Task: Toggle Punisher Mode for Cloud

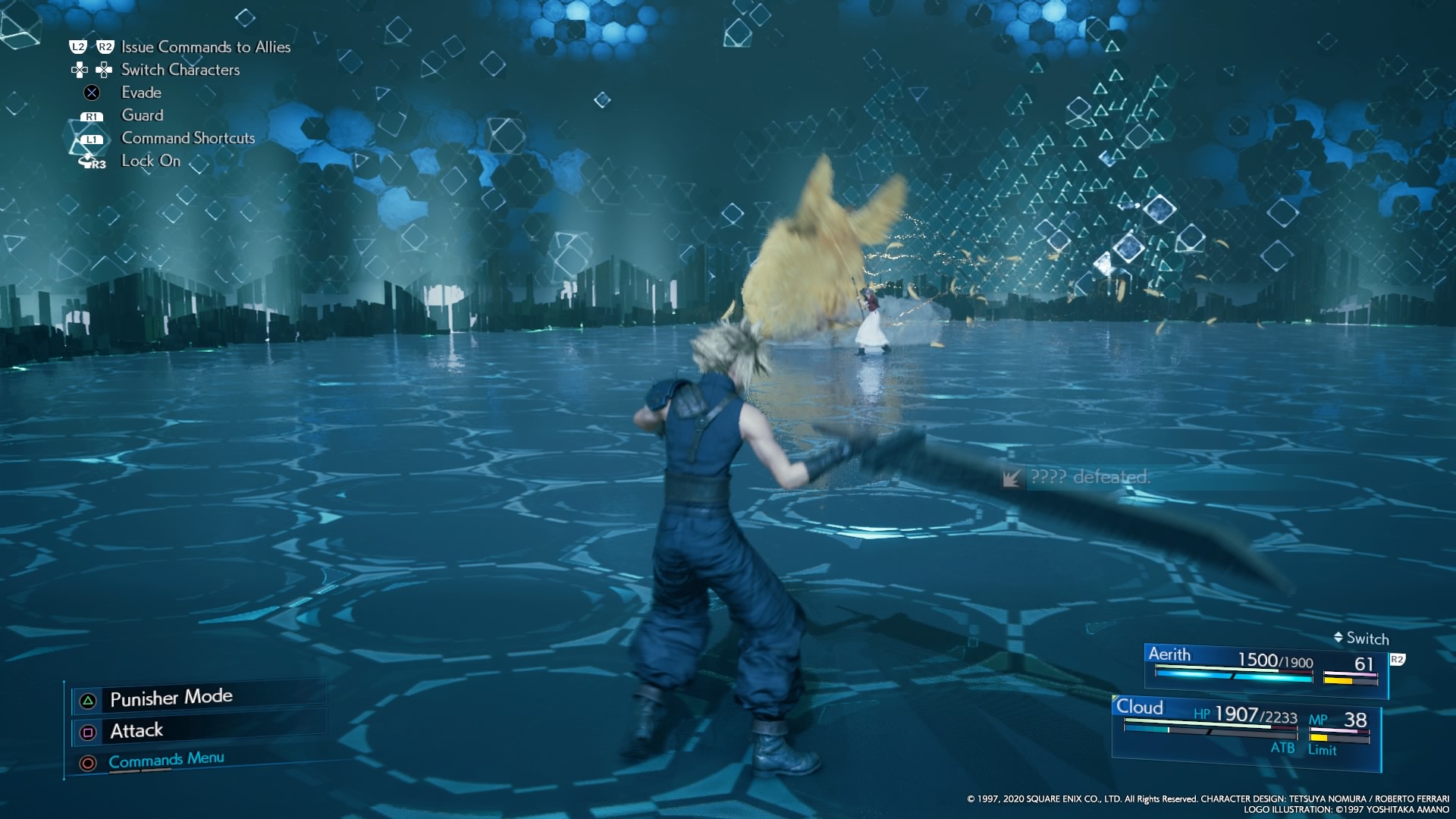Action: click(171, 697)
